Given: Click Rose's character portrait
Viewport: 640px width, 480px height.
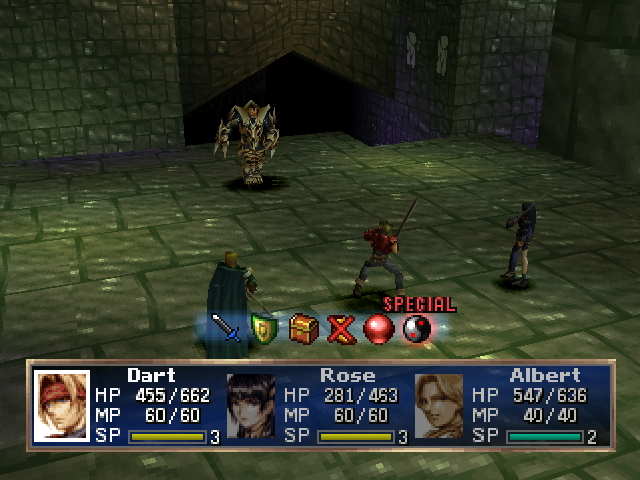Looking at the screenshot, I should 251,406.
